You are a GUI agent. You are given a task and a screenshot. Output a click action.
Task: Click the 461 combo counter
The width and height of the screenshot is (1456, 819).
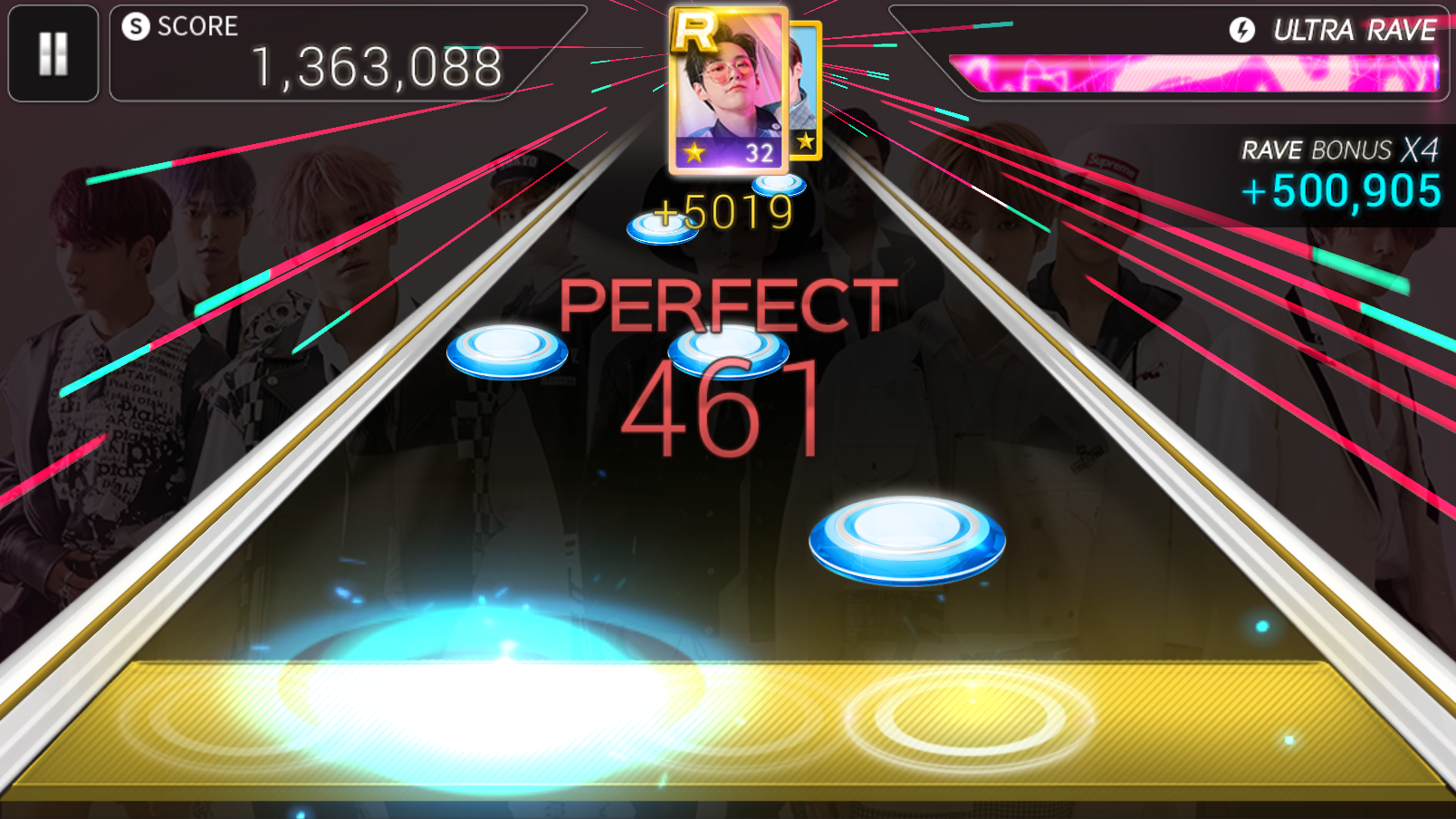[724, 408]
